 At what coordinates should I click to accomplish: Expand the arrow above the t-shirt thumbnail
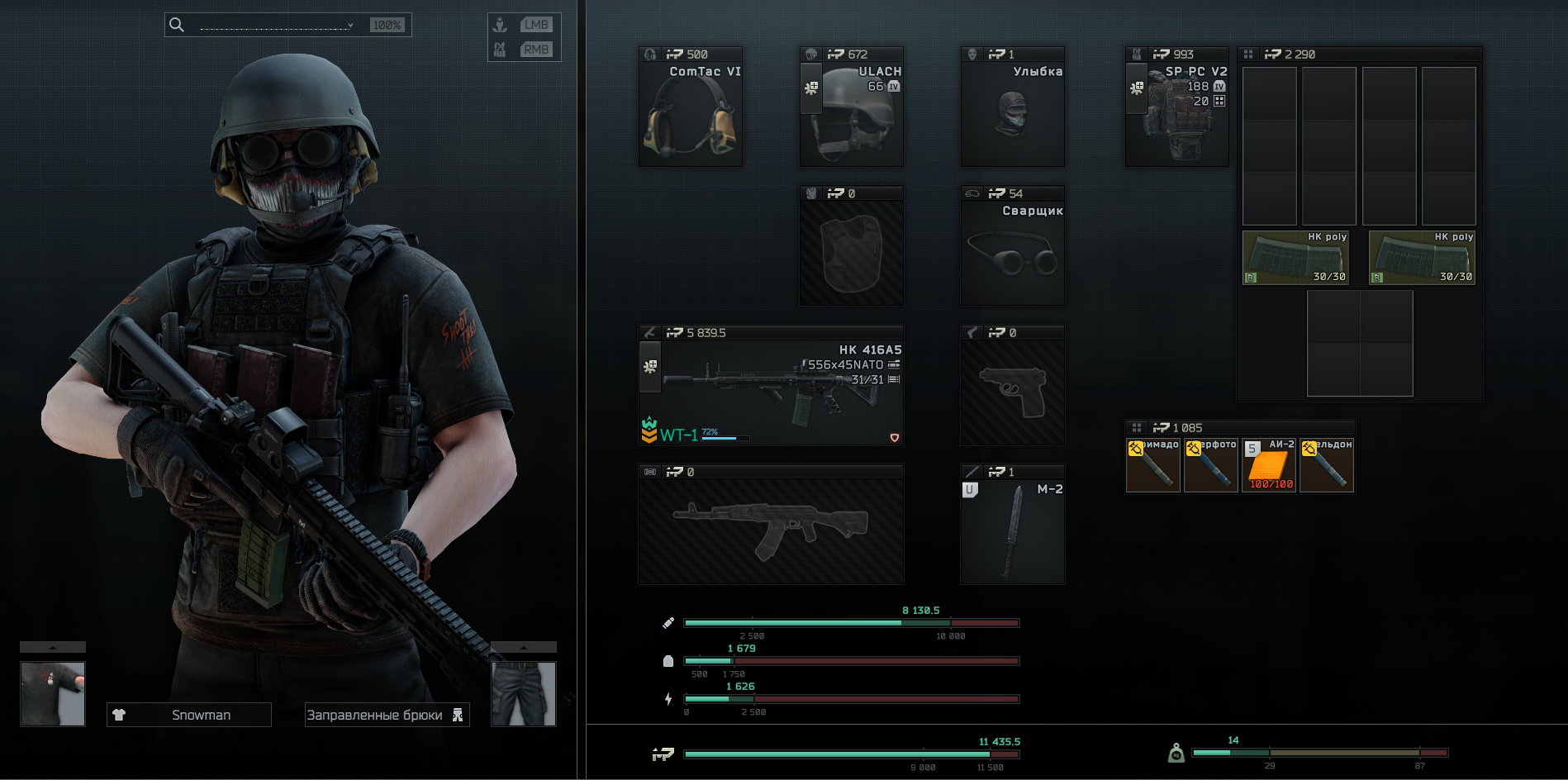(52, 647)
